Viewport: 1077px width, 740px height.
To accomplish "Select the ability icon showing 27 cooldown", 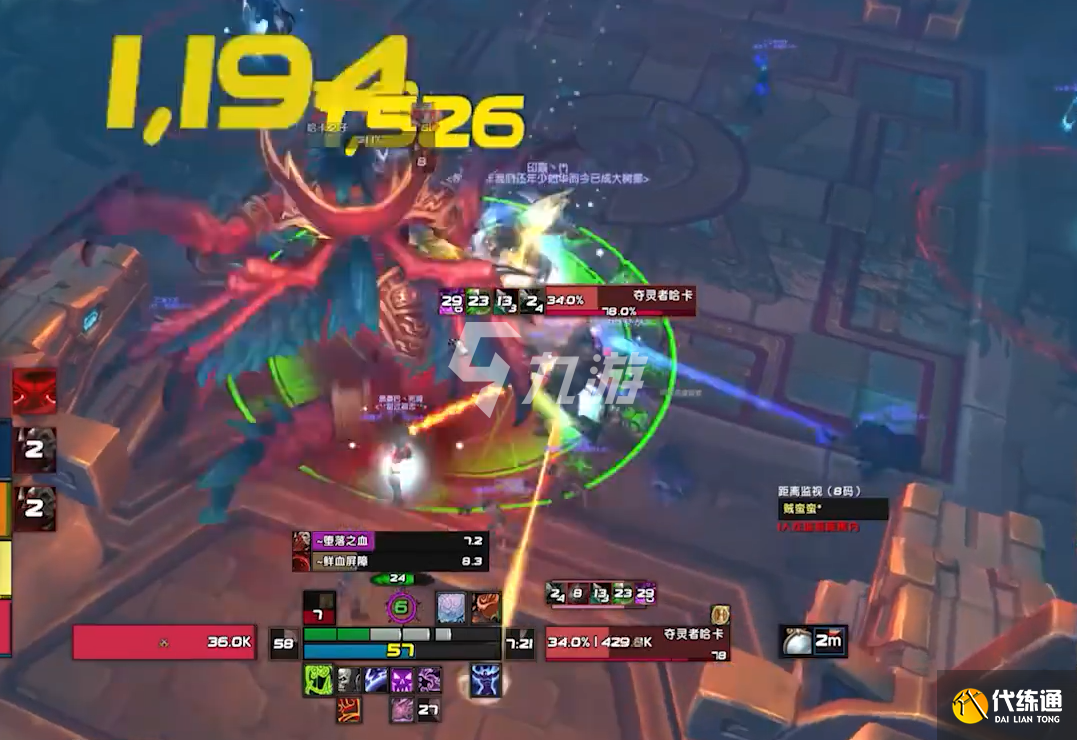I will tap(430, 710).
